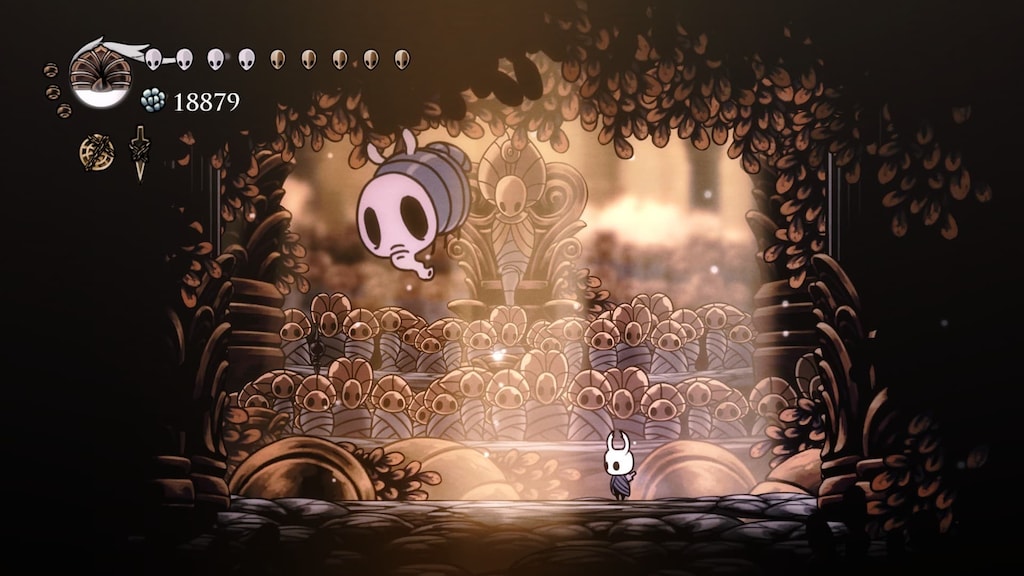Select the chained nail binding icon
The height and width of the screenshot is (576, 1024).
pos(140,153)
